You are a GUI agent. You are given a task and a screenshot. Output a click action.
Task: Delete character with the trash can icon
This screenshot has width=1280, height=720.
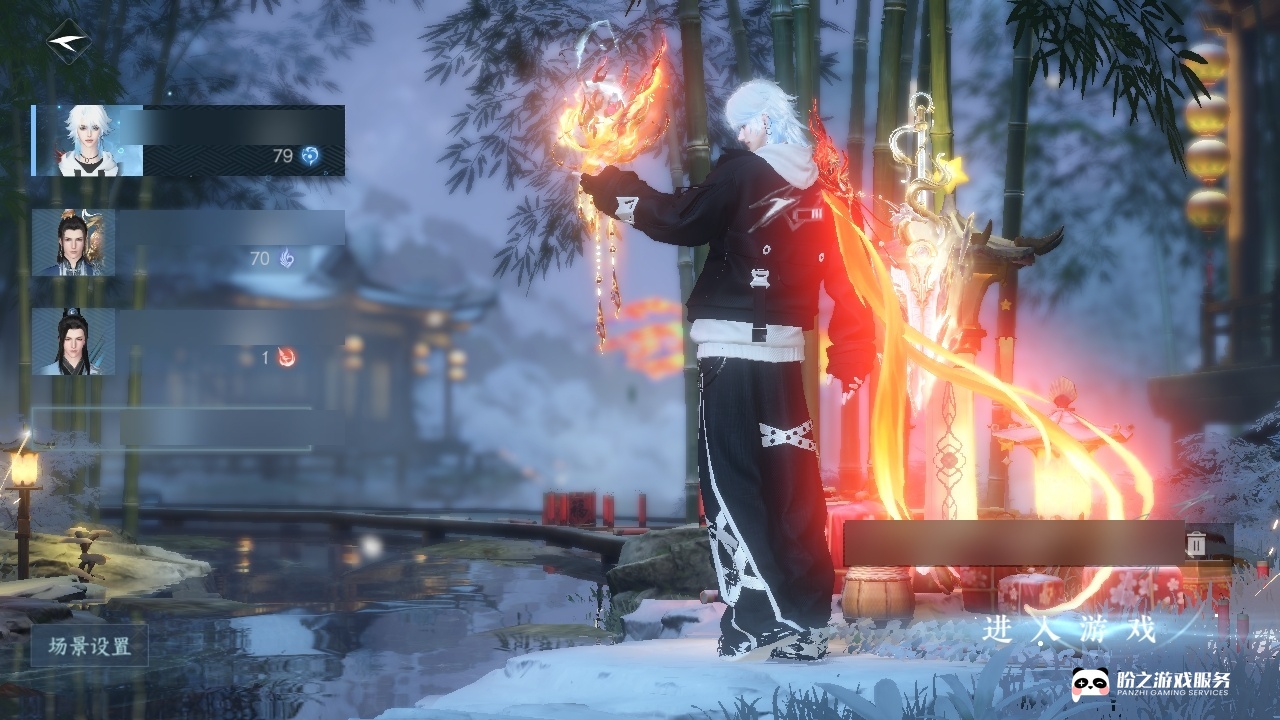tap(1196, 543)
